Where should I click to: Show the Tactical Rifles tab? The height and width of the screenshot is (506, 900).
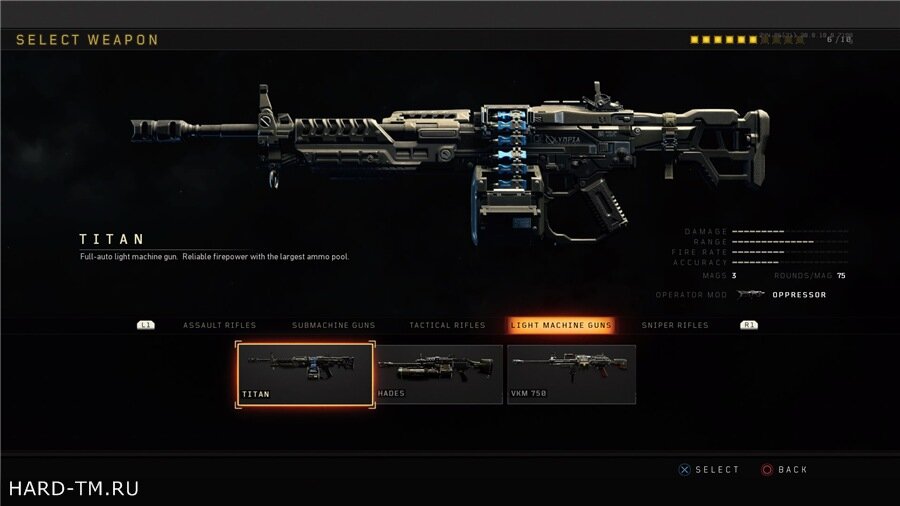pyautogui.click(x=447, y=325)
